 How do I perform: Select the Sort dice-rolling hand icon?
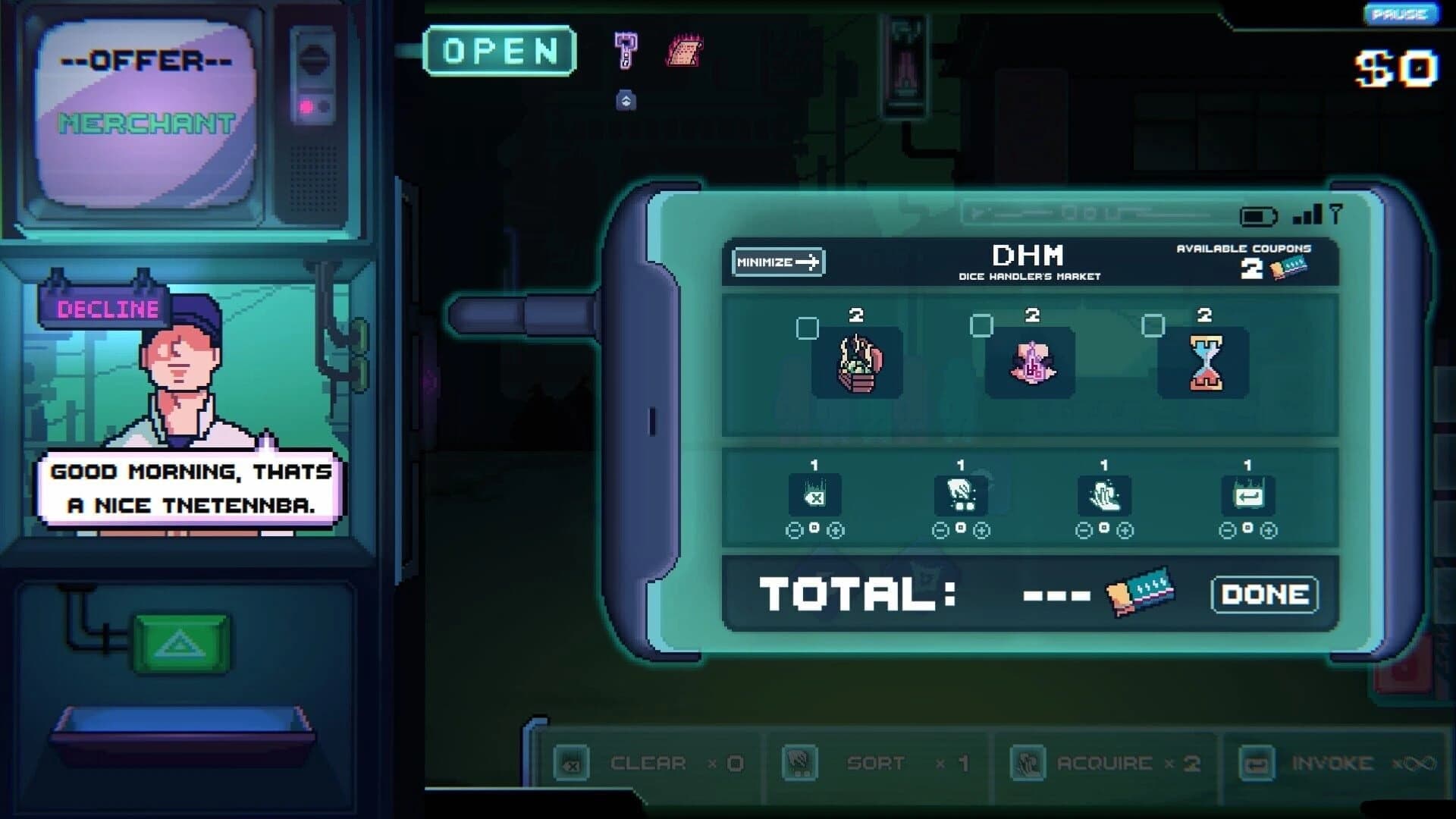tap(963, 494)
